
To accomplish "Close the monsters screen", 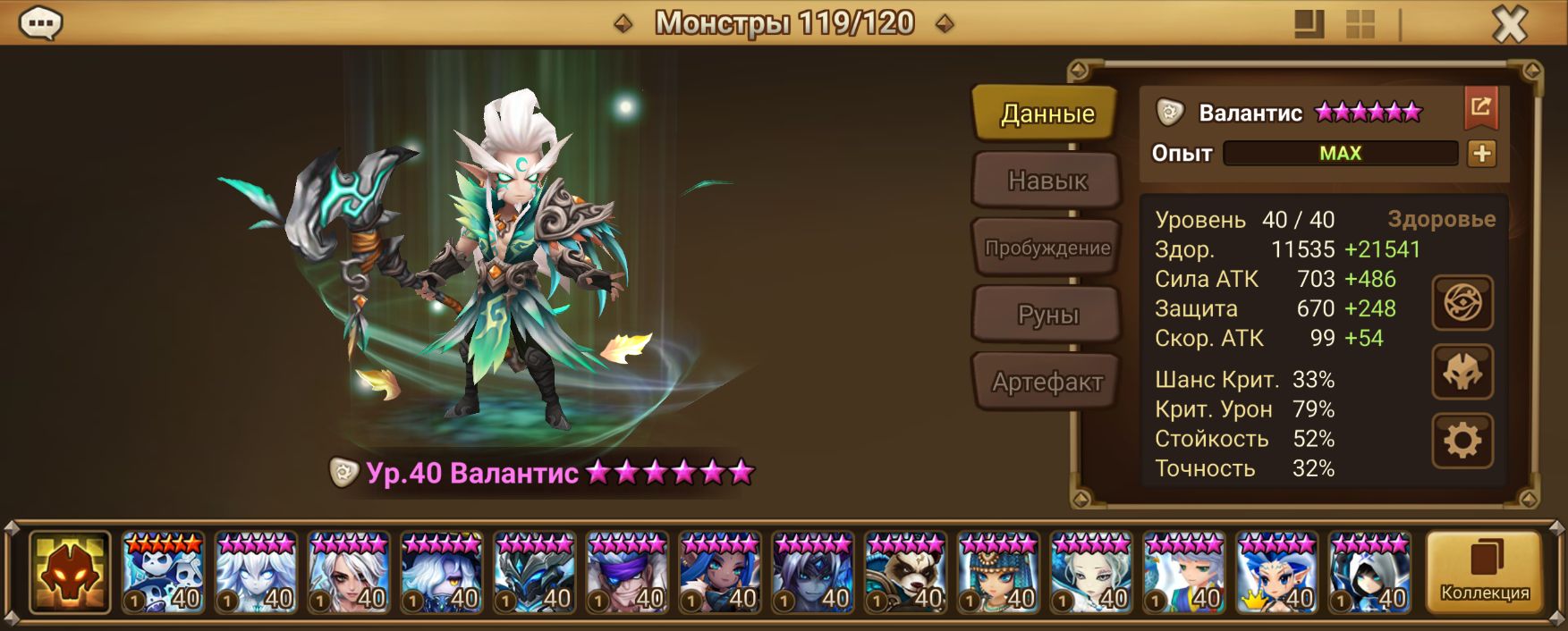I will click(x=1509, y=24).
